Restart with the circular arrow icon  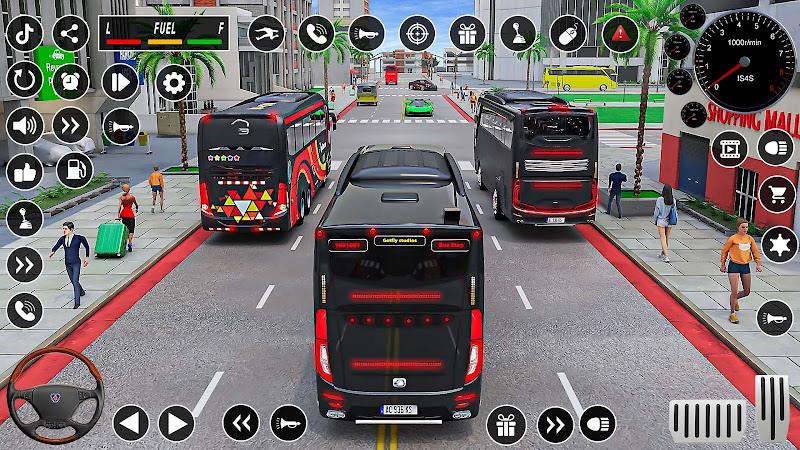coord(24,79)
